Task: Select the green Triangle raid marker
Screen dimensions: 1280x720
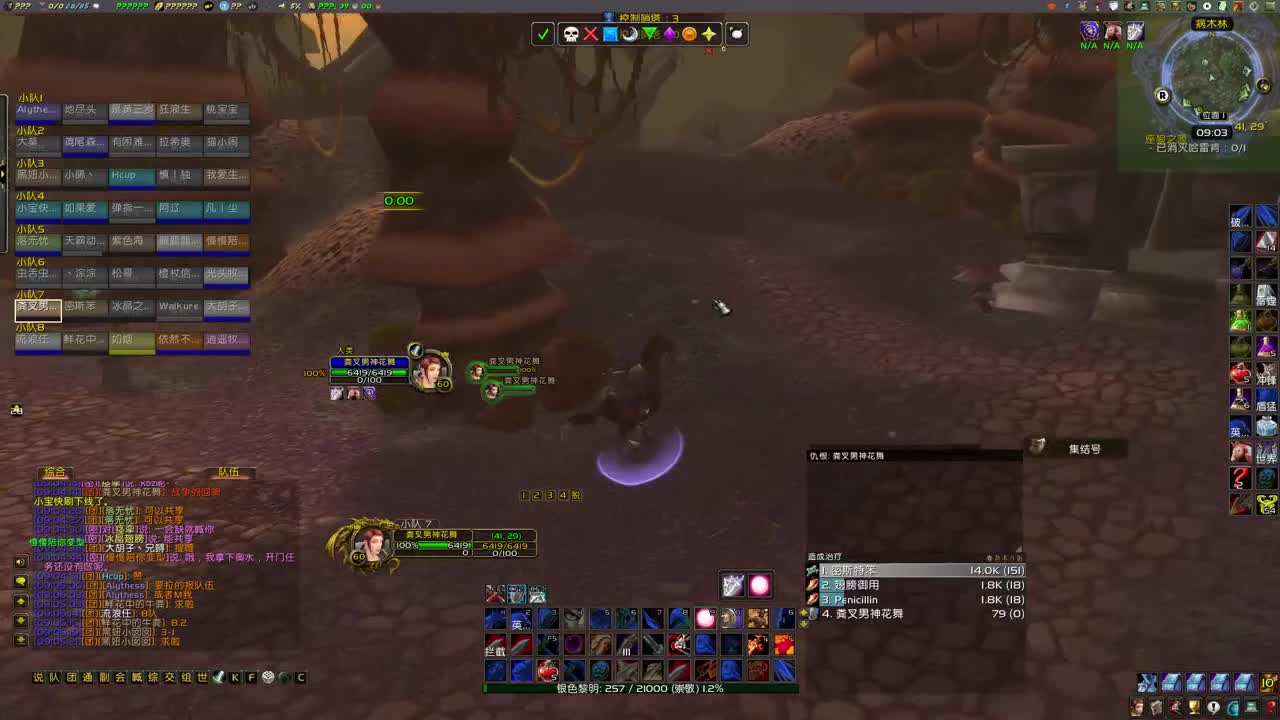Action: [650, 34]
